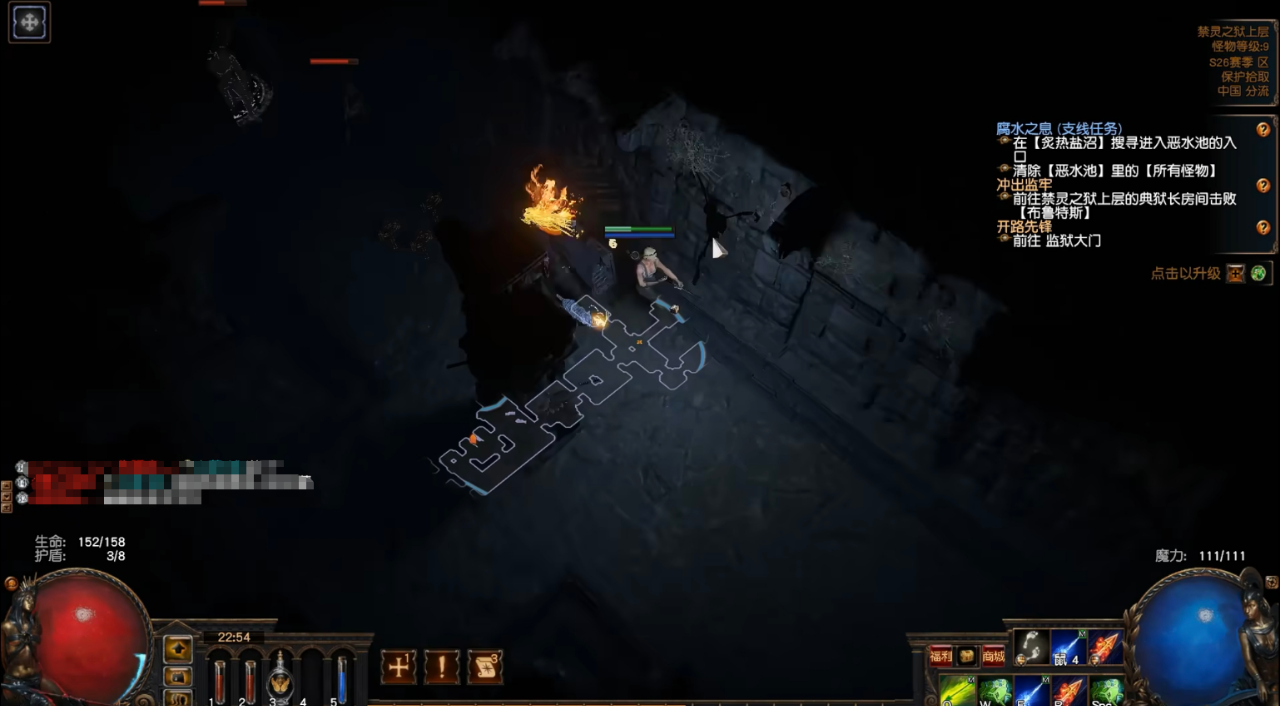This screenshot has height=706, width=1280.
Task: Open the scroll icon with number 3
Action: tap(485, 667)
